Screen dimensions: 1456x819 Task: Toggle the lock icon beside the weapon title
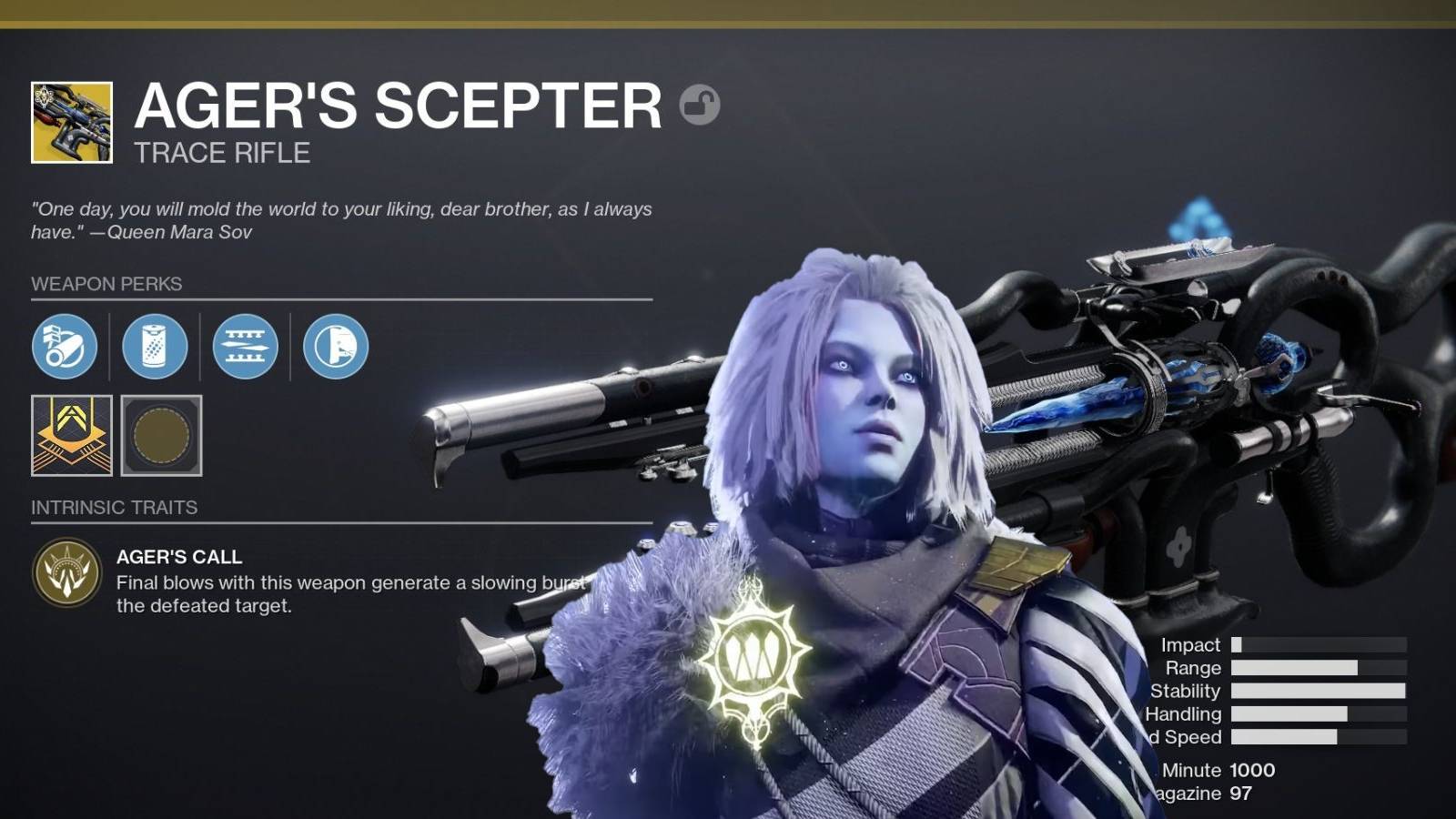(x=699, y=106)
